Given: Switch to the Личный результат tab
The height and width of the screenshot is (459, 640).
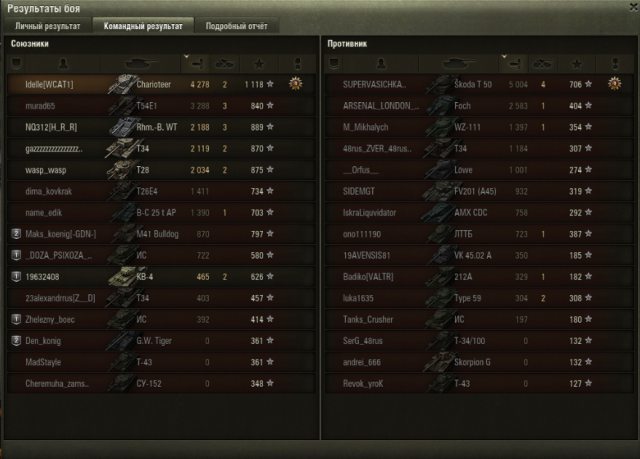Looking at the screenshot, I should click(47, 25).
